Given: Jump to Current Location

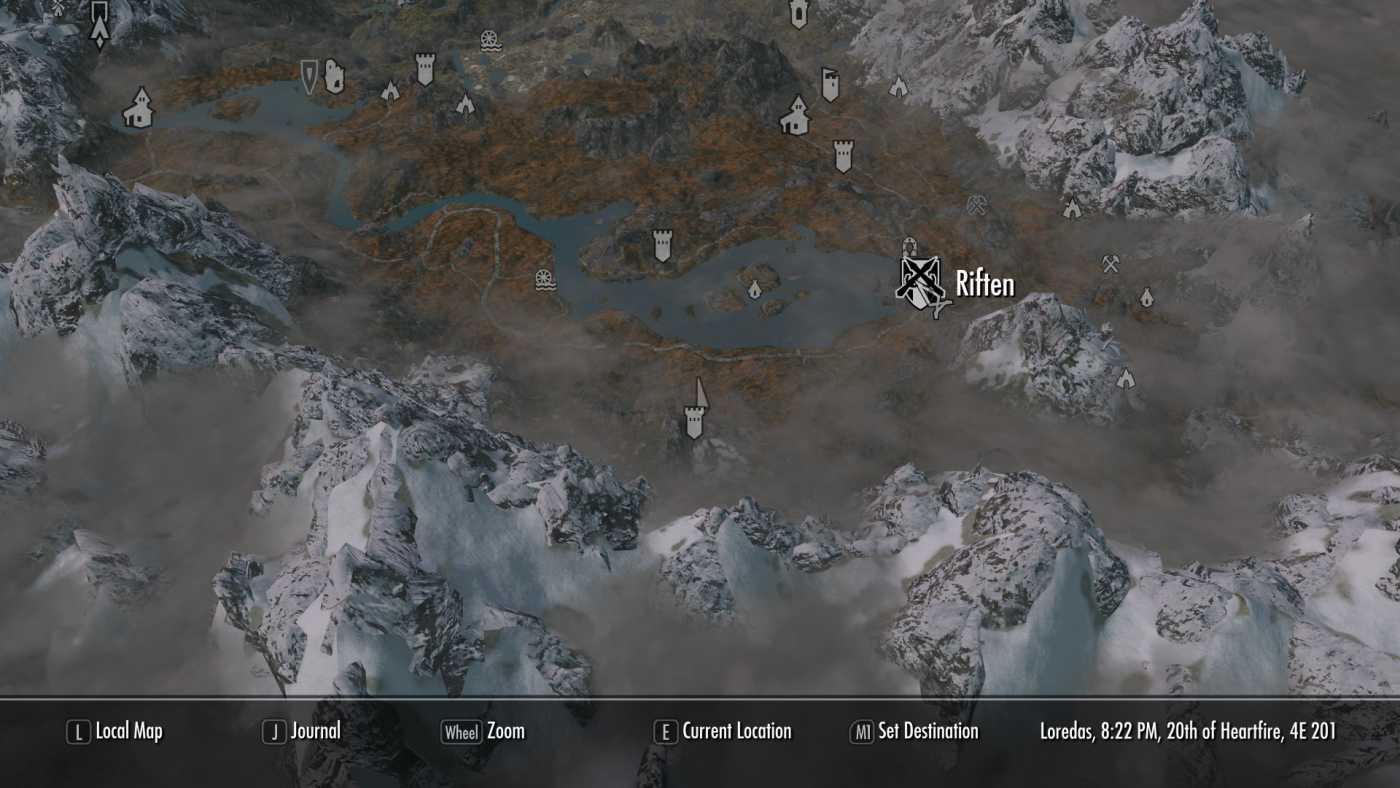Looking at the screenshot, I should coord(733,731).
